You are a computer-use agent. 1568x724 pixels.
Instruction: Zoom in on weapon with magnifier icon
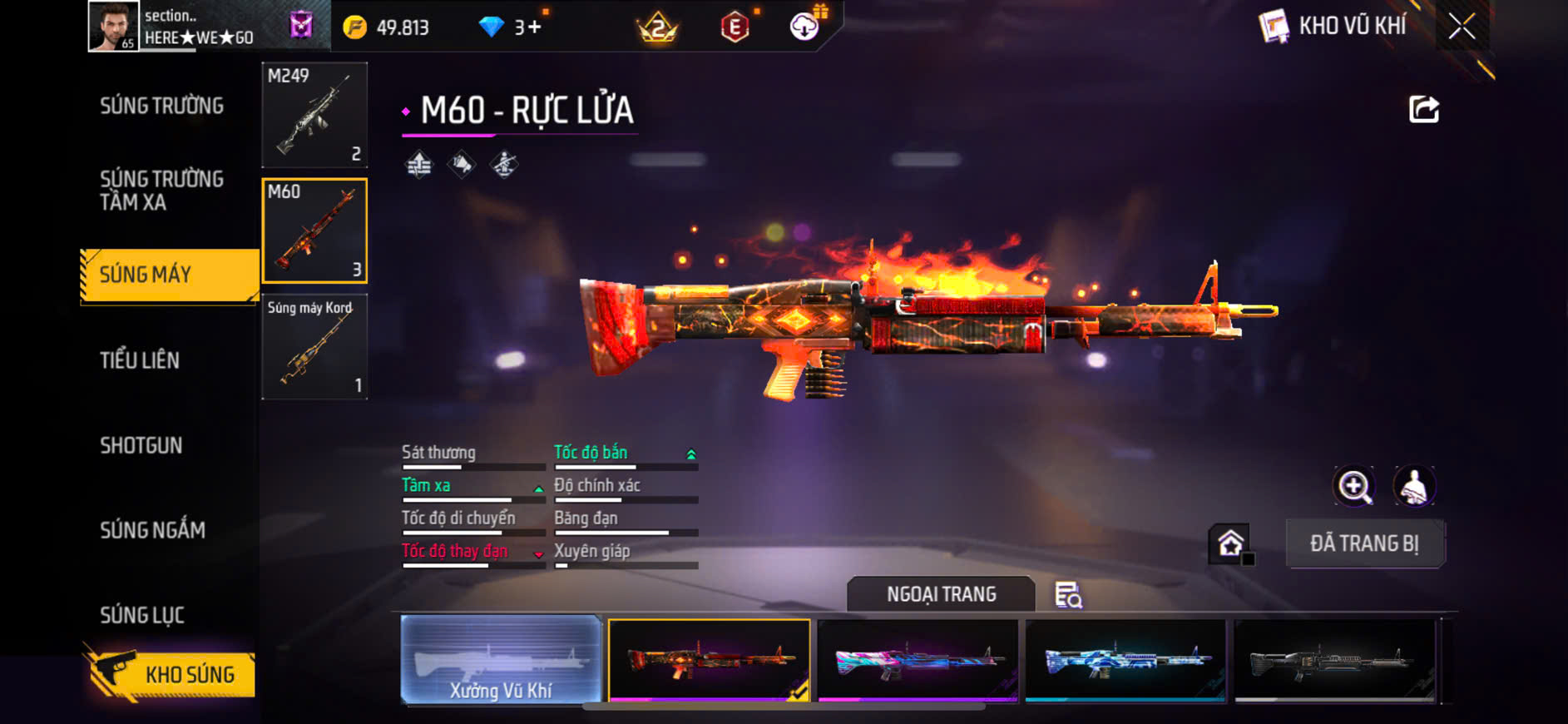(x=1354, y=487)
